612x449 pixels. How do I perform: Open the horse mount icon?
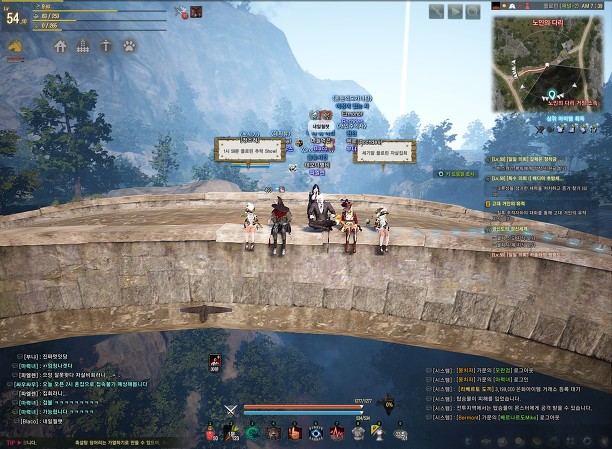tap(15, 46)
